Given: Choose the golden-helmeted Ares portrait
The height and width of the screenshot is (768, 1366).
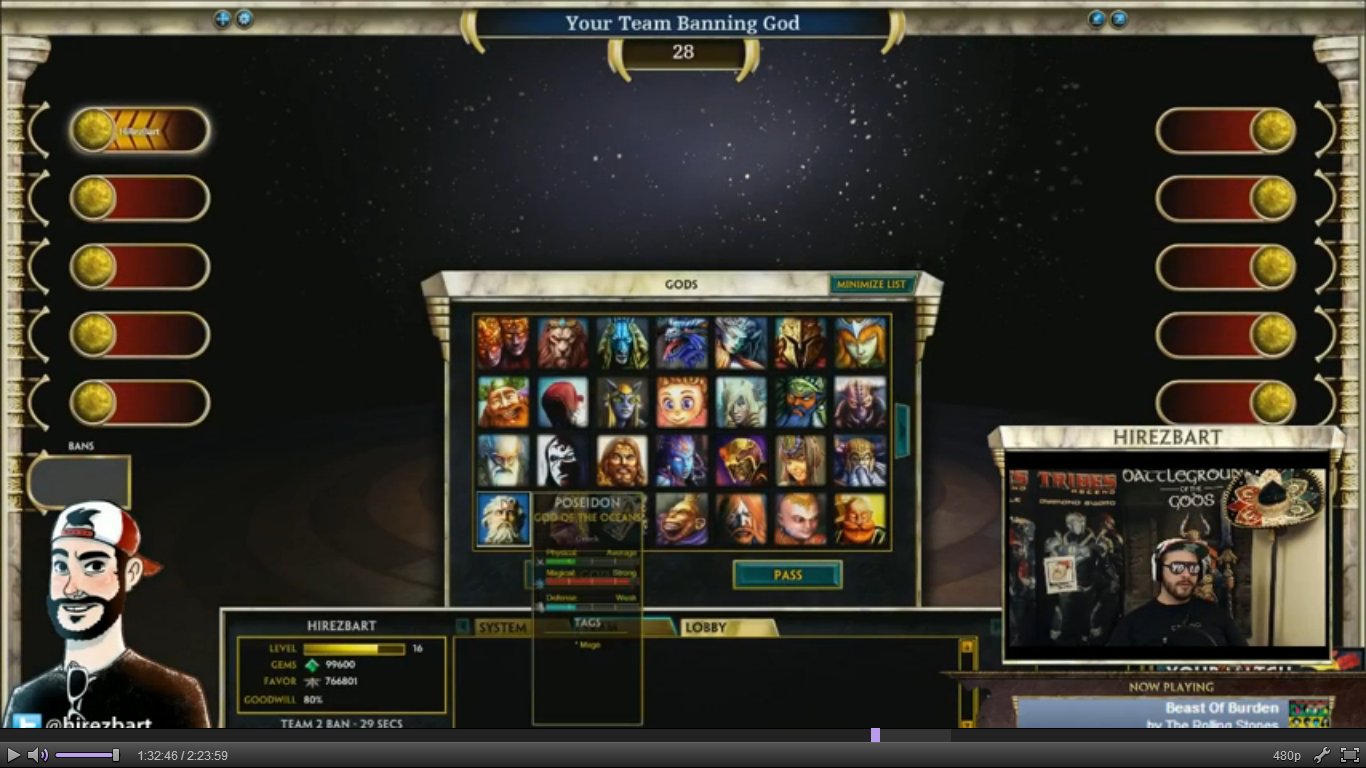Looking at the screenshot, I should (x=801, y=343).
